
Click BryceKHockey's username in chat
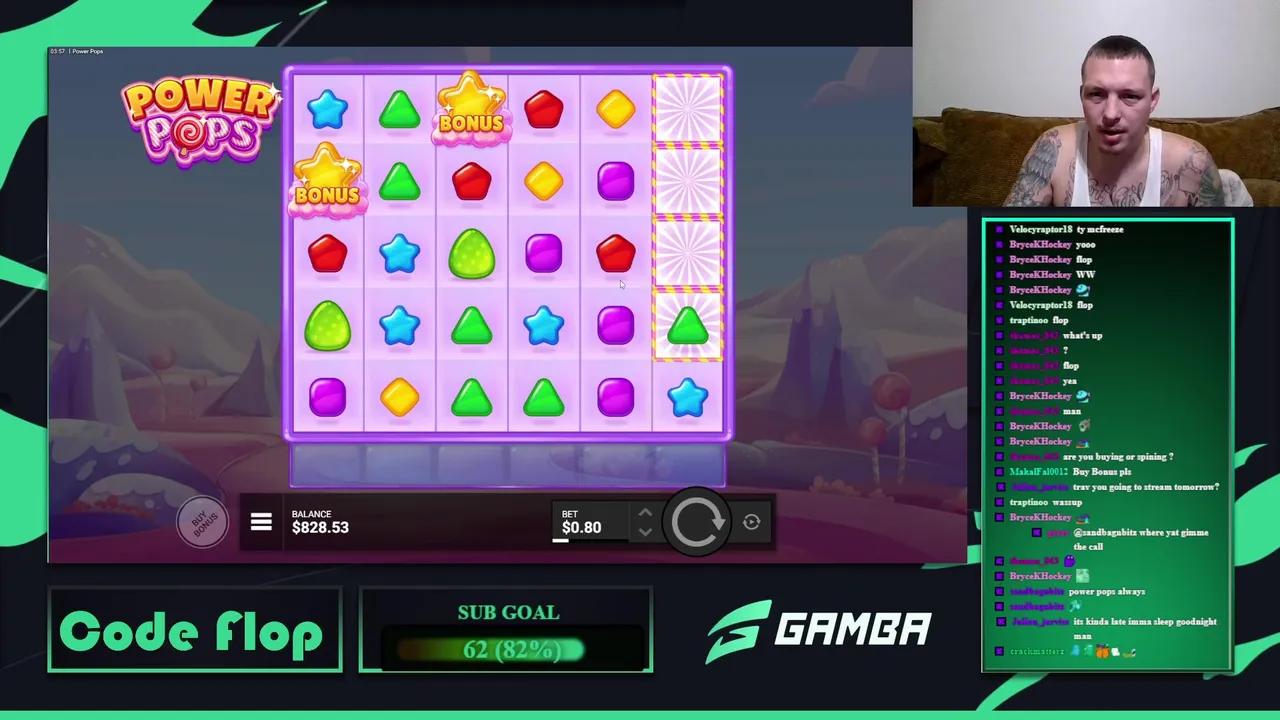[x=1040, y=244]
